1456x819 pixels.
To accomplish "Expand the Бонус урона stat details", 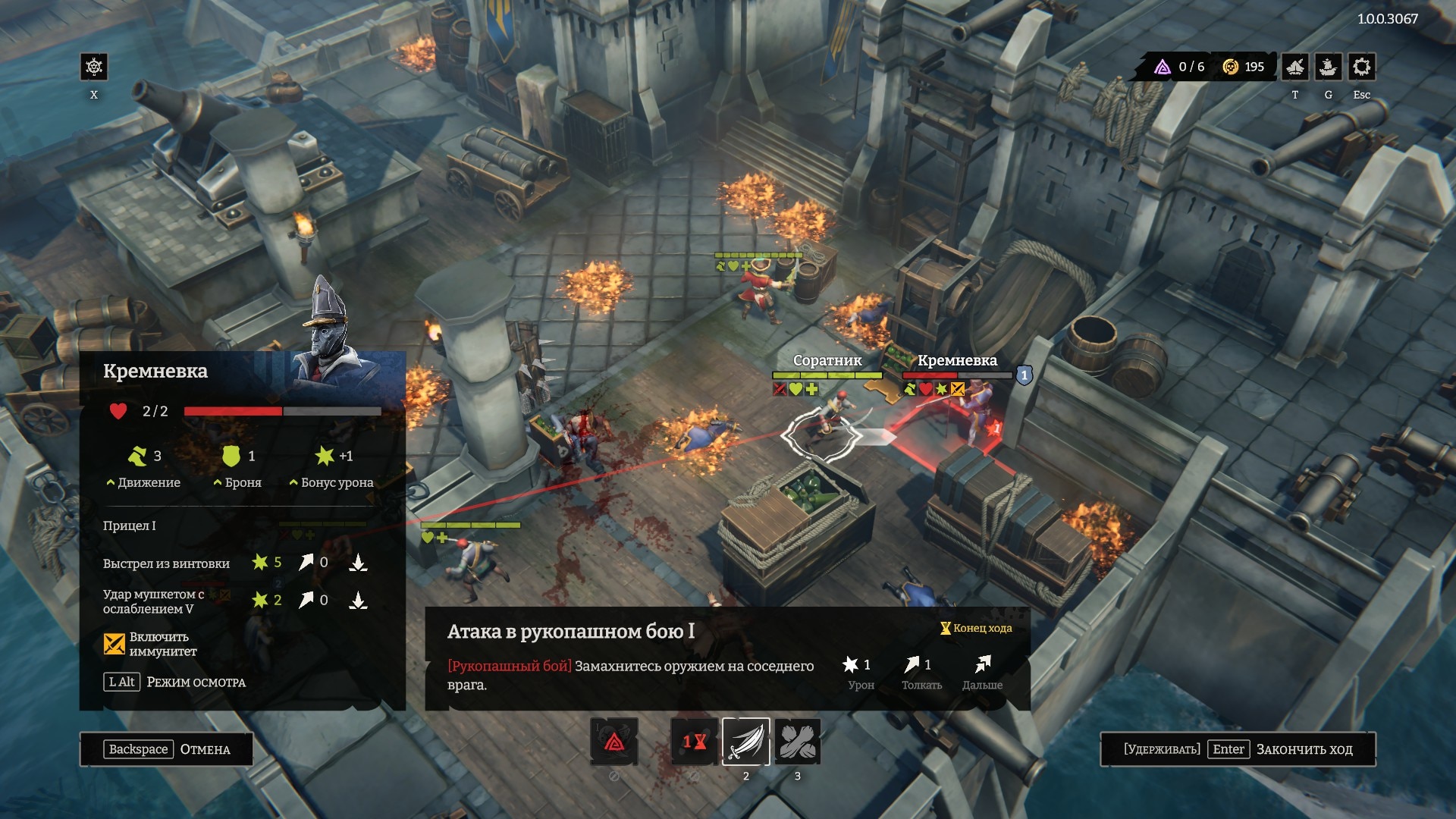I will (x=331, y=482).
